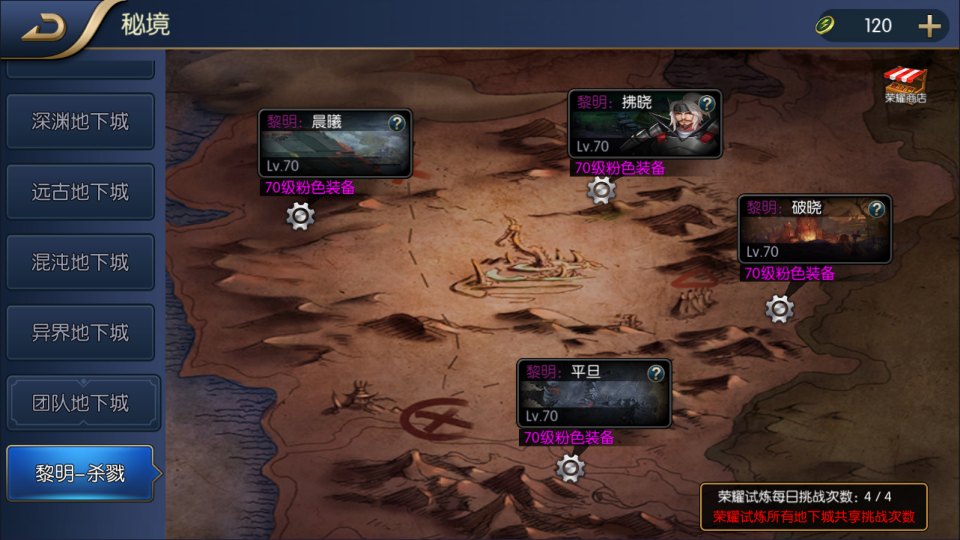Choose the 异界地下城 tab
960x540 pixels.
pos(80,333)
